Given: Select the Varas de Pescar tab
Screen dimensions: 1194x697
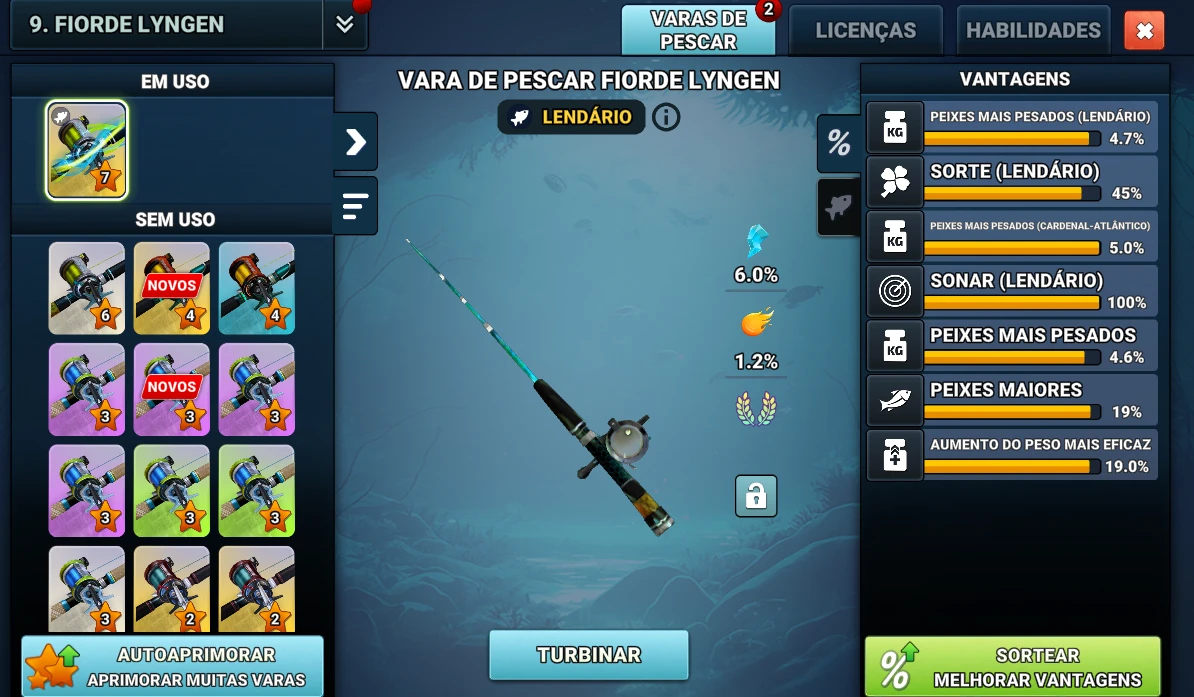Looking at the screenshot, I should click(698, 31).
